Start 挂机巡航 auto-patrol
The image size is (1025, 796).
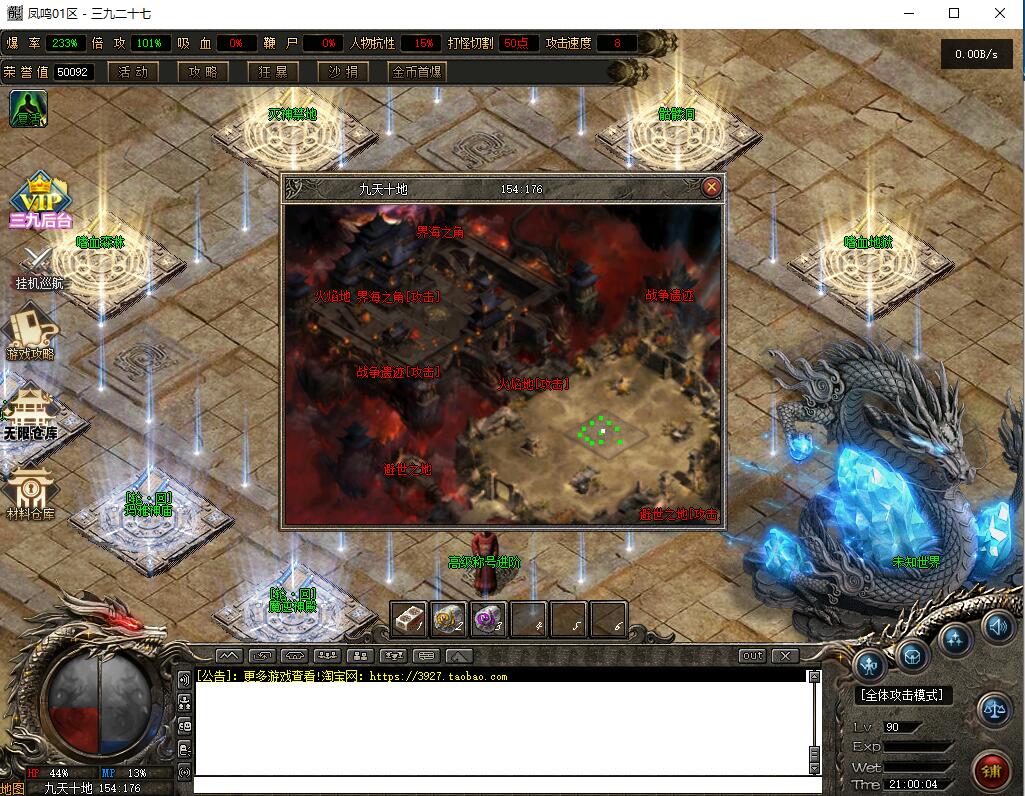click(40, 268)
